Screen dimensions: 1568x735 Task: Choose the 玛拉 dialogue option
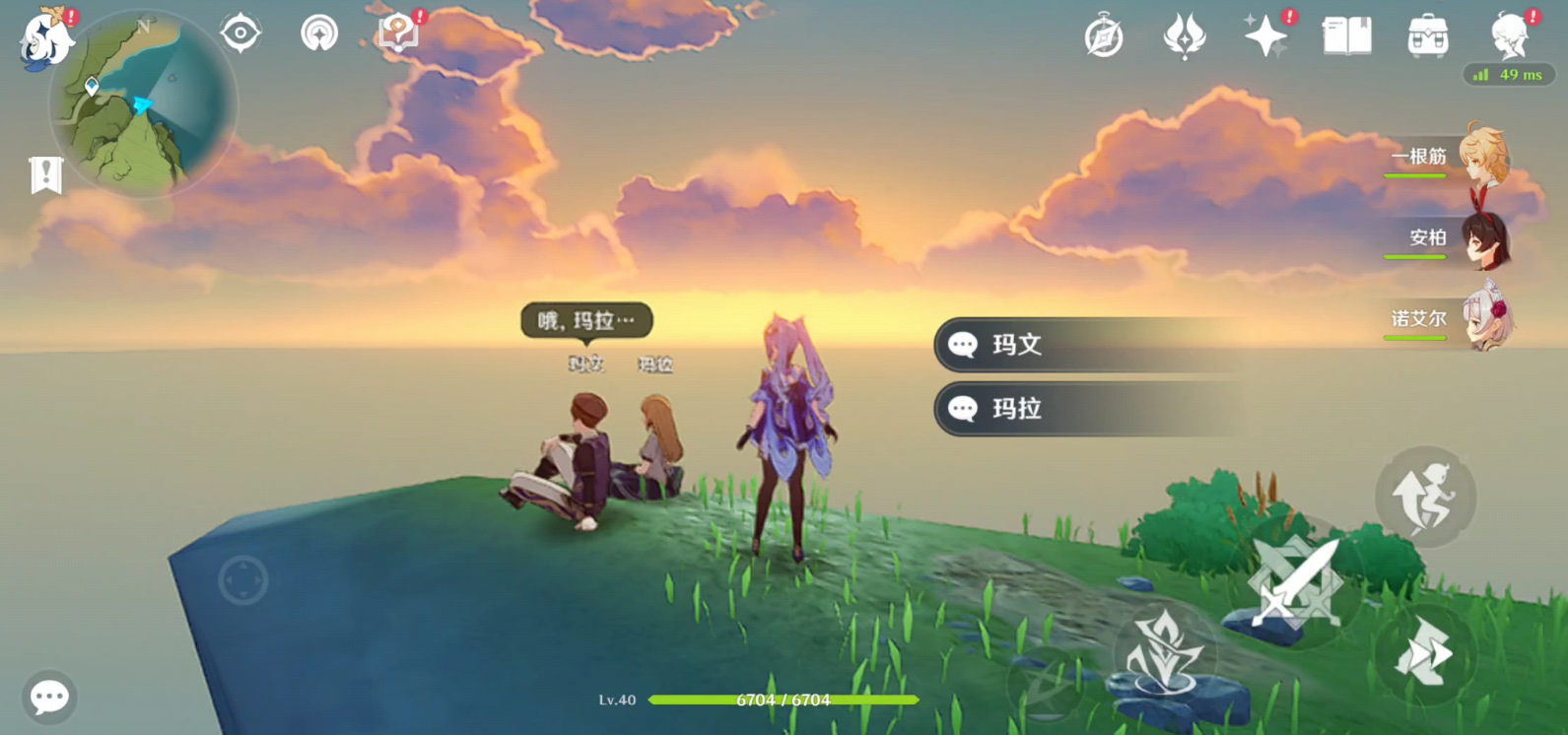[x=1084, y=409]
